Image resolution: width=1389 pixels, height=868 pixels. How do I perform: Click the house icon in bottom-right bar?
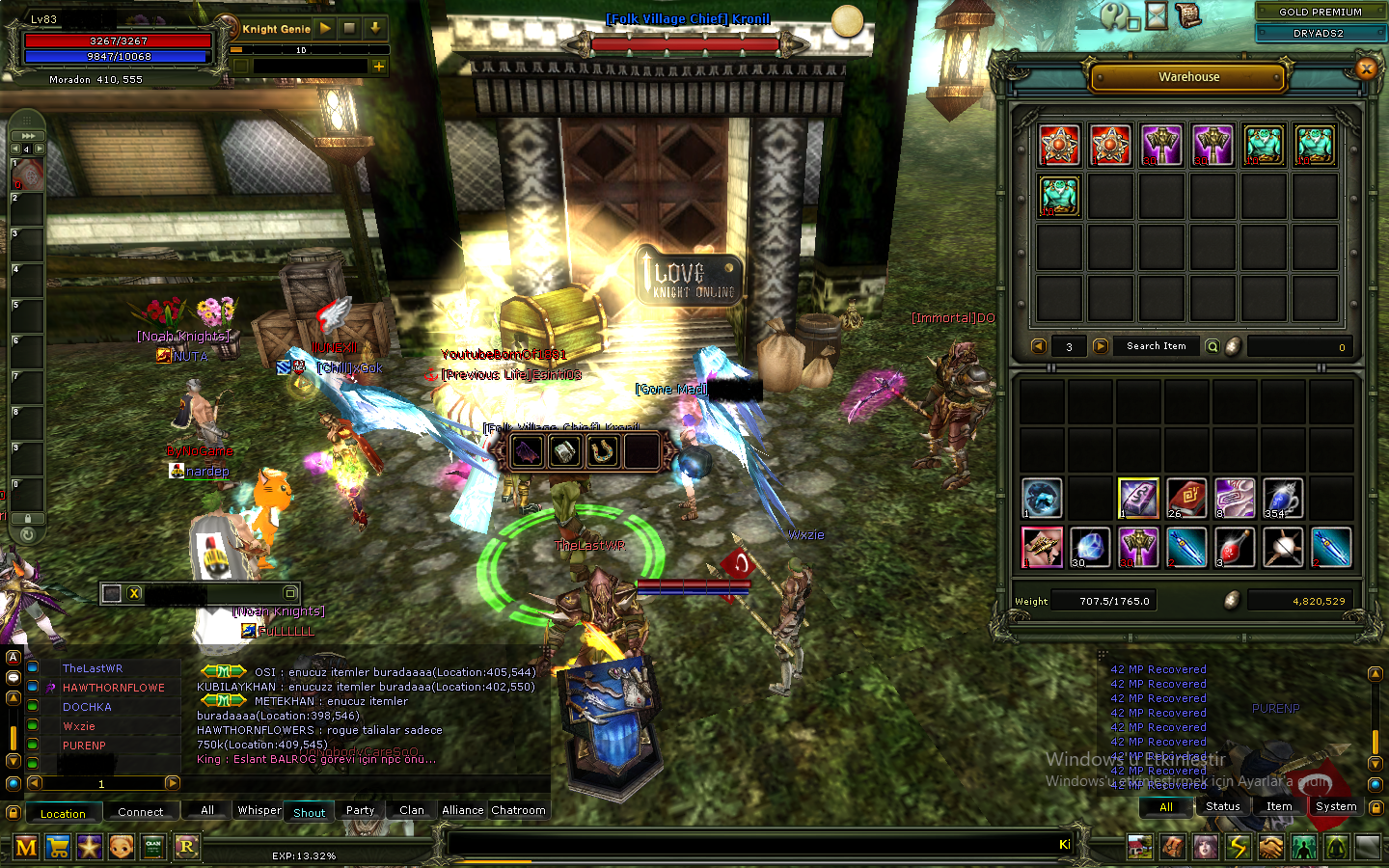[1140, 846]
